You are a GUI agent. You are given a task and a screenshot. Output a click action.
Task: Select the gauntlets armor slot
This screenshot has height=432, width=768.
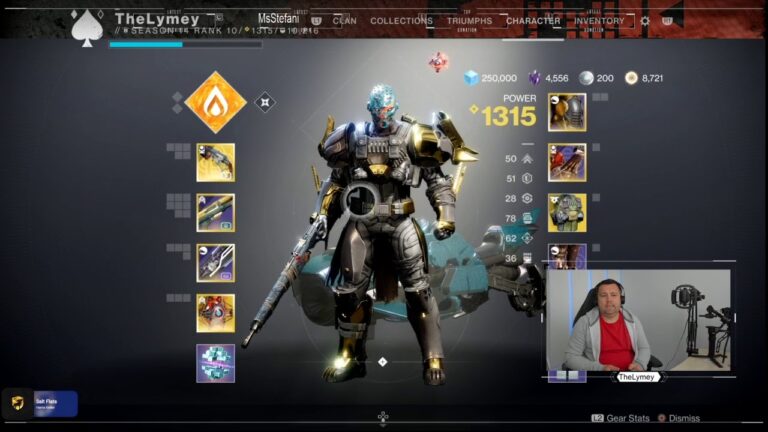pyautogui.click(x=567, y=162)
